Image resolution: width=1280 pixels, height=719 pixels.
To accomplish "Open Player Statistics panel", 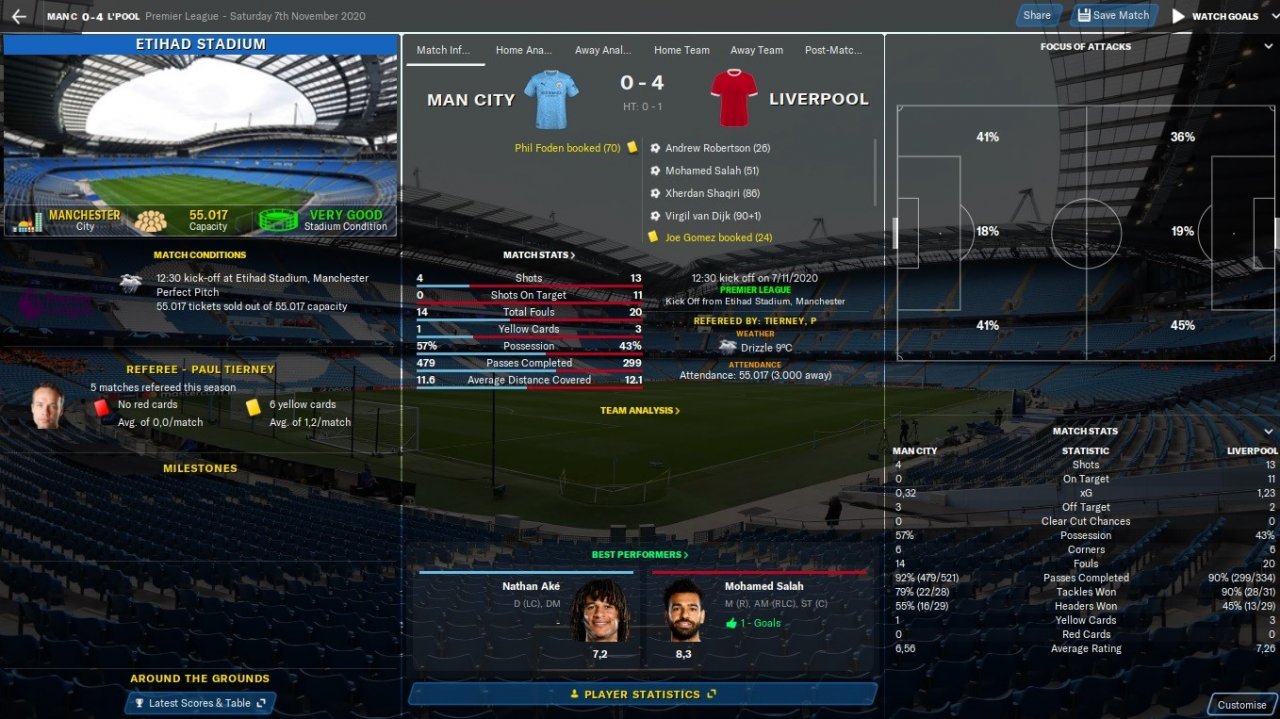I will point(642,694).
